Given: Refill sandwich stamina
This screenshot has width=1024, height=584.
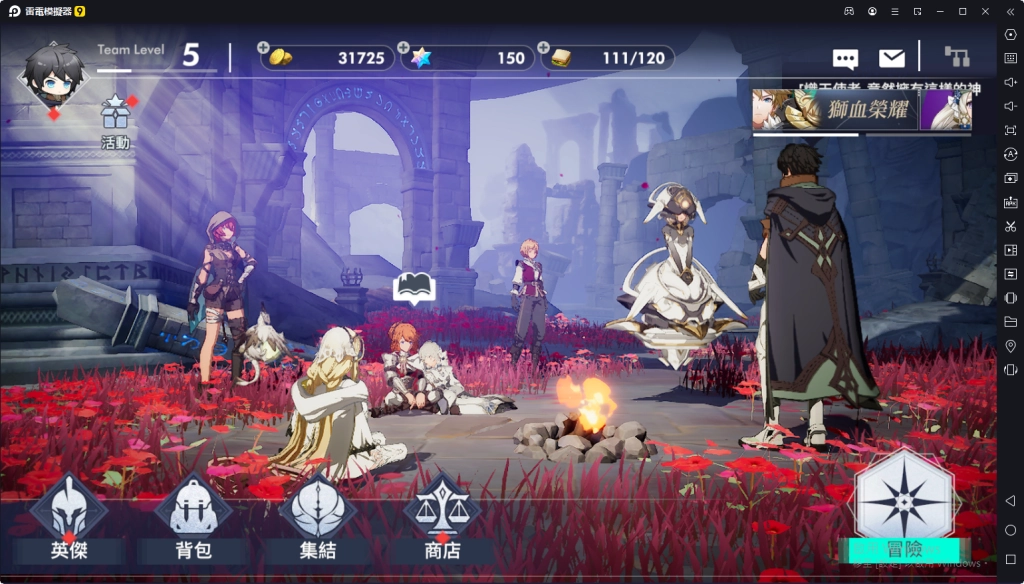Looking at the screenshot, I should click(x=543, y=47).
